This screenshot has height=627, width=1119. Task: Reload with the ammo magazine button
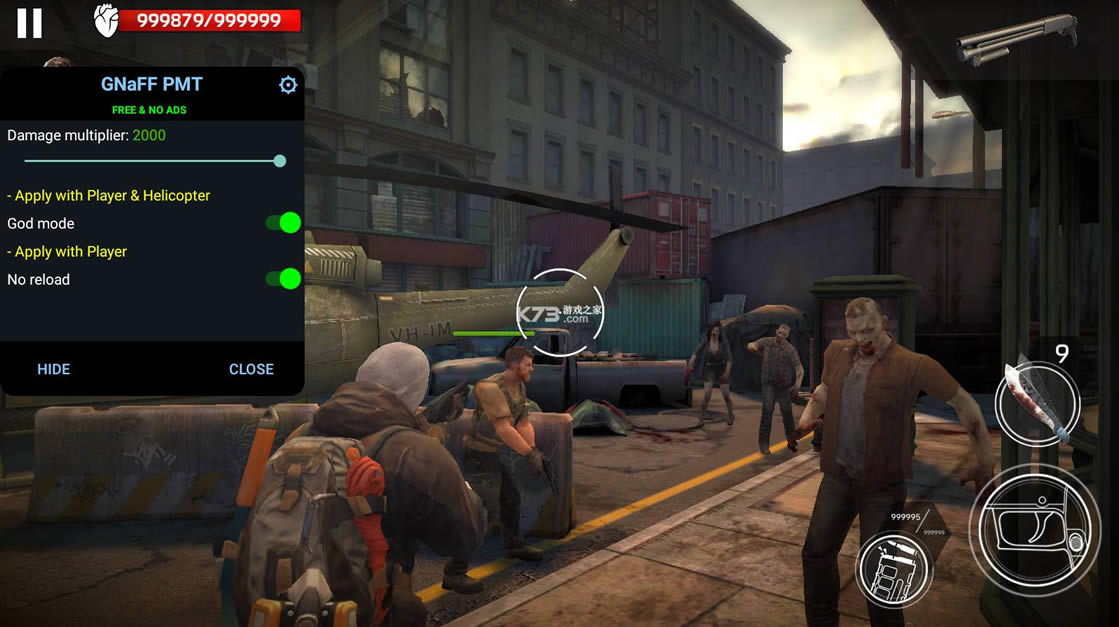click(893, 568)
